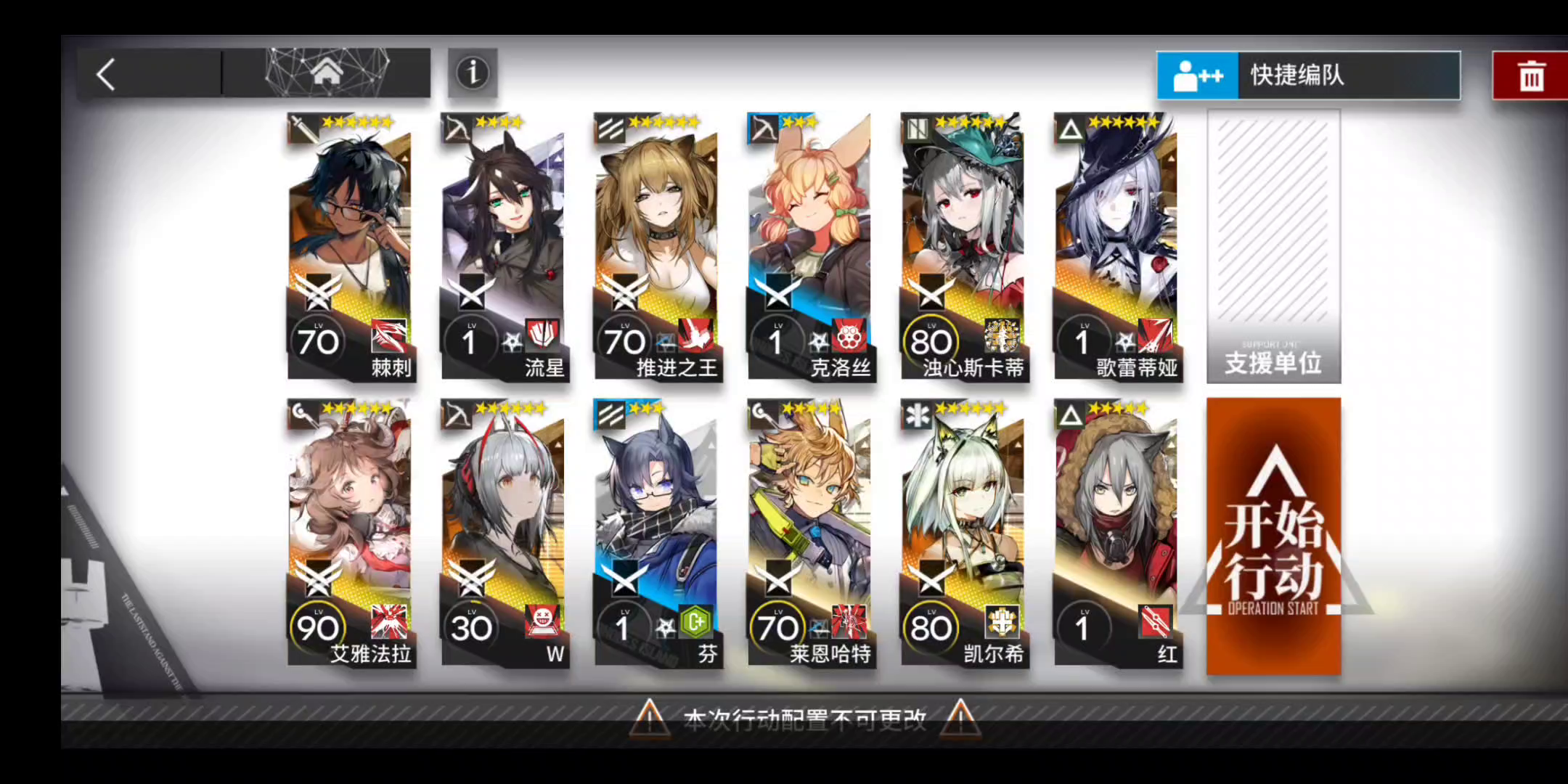Click the skill icon on 红's card
This screenshot has height=784, width=1568.
coord(1153,622)
